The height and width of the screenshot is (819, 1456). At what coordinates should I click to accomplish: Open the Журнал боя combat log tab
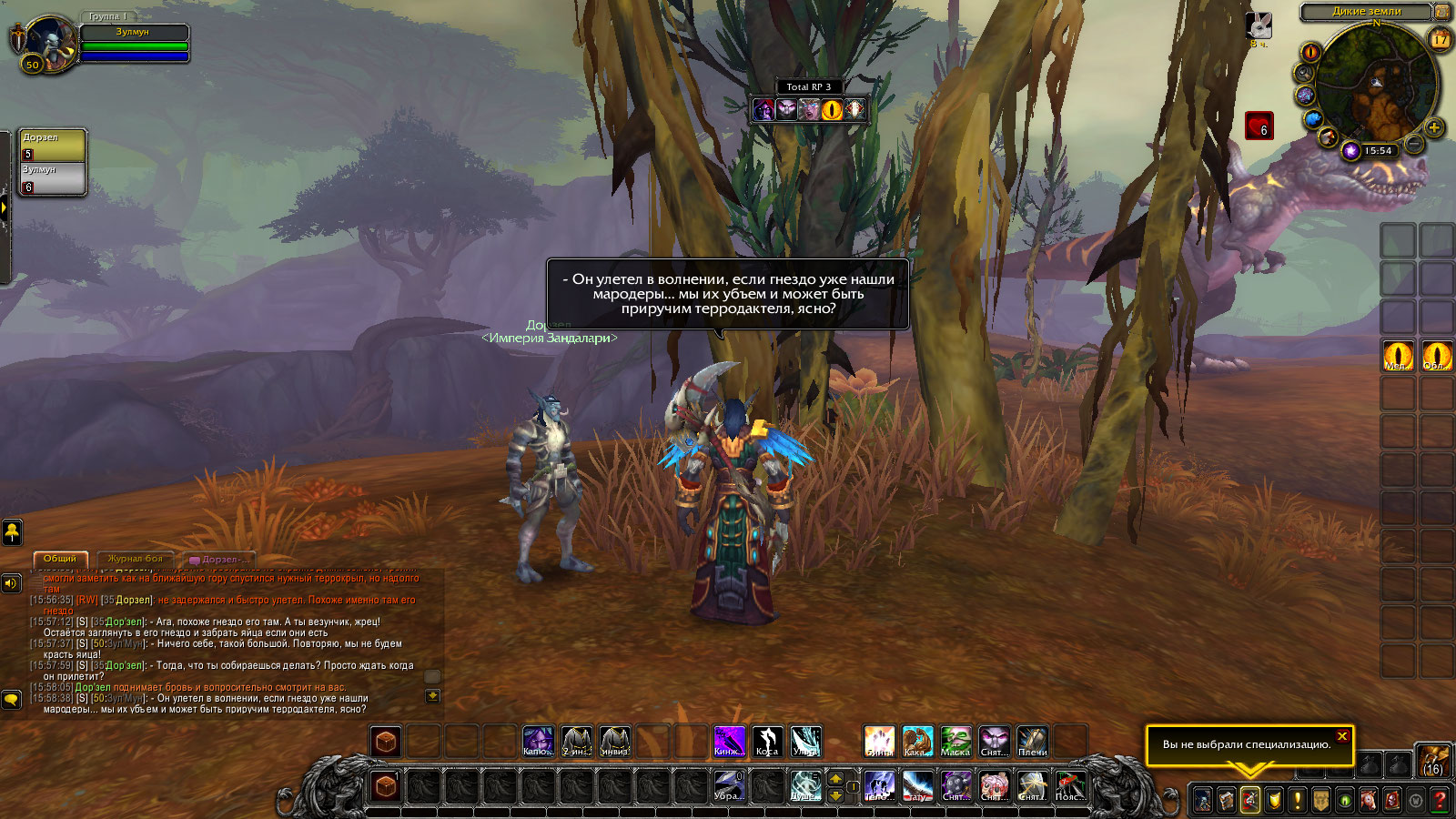click(x=135, y=559)
